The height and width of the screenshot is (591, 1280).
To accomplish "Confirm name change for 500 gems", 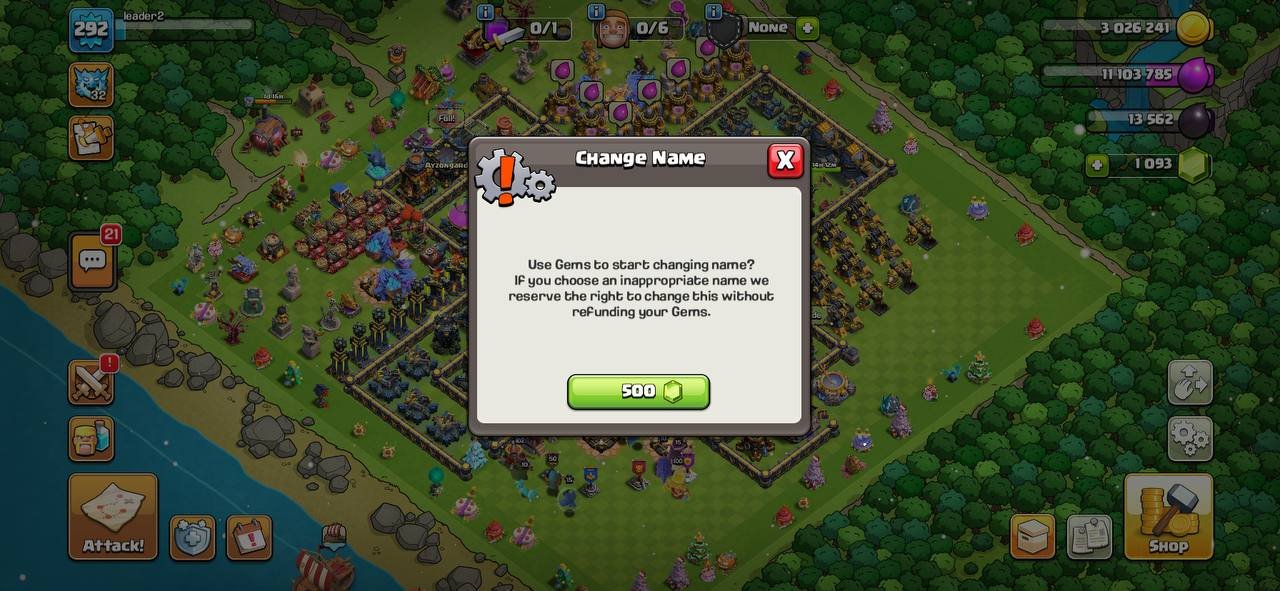I will click(638, 392).
